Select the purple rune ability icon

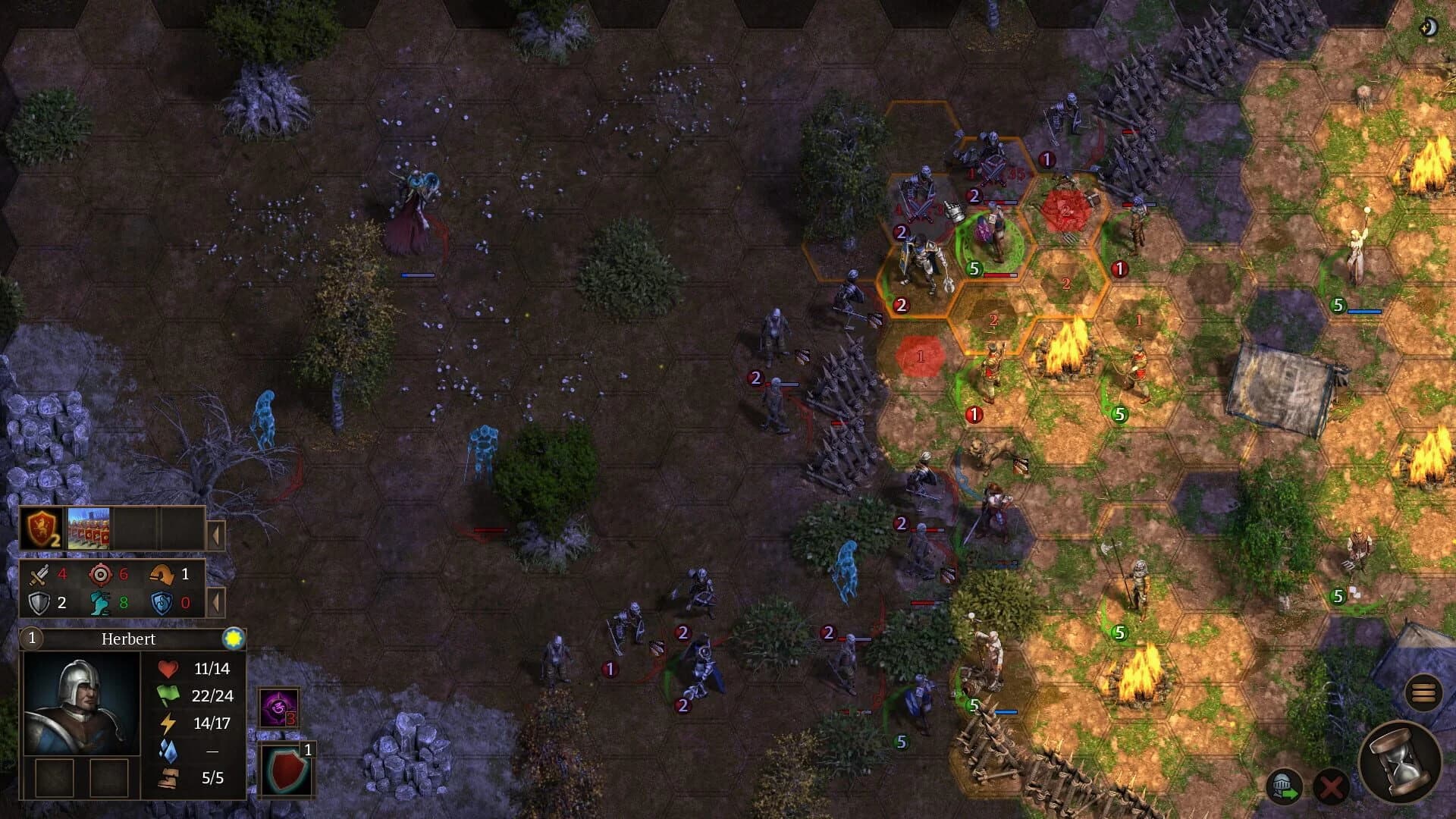[278, 708]
